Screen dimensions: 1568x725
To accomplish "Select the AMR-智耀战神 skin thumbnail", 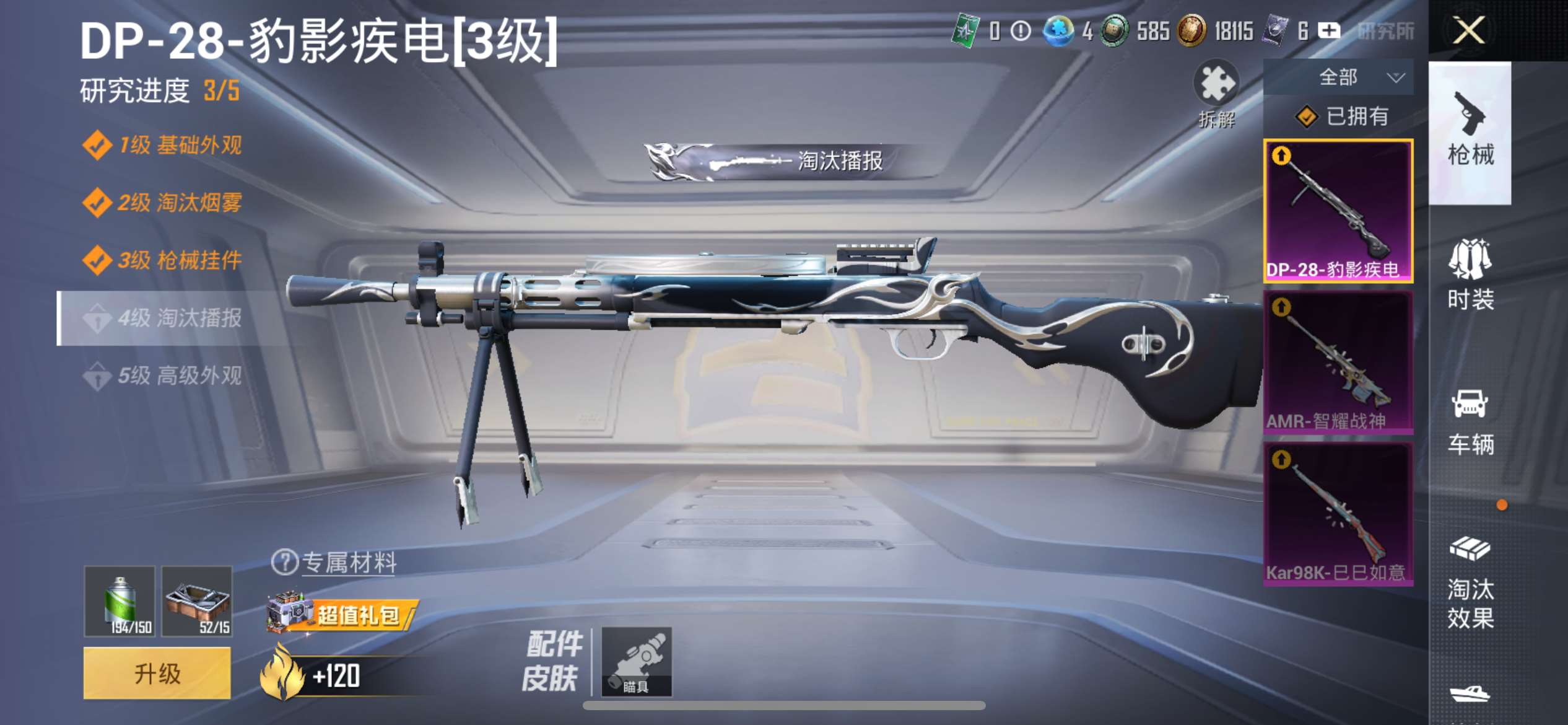I will pyautogui.click(x=1338, y=362).
